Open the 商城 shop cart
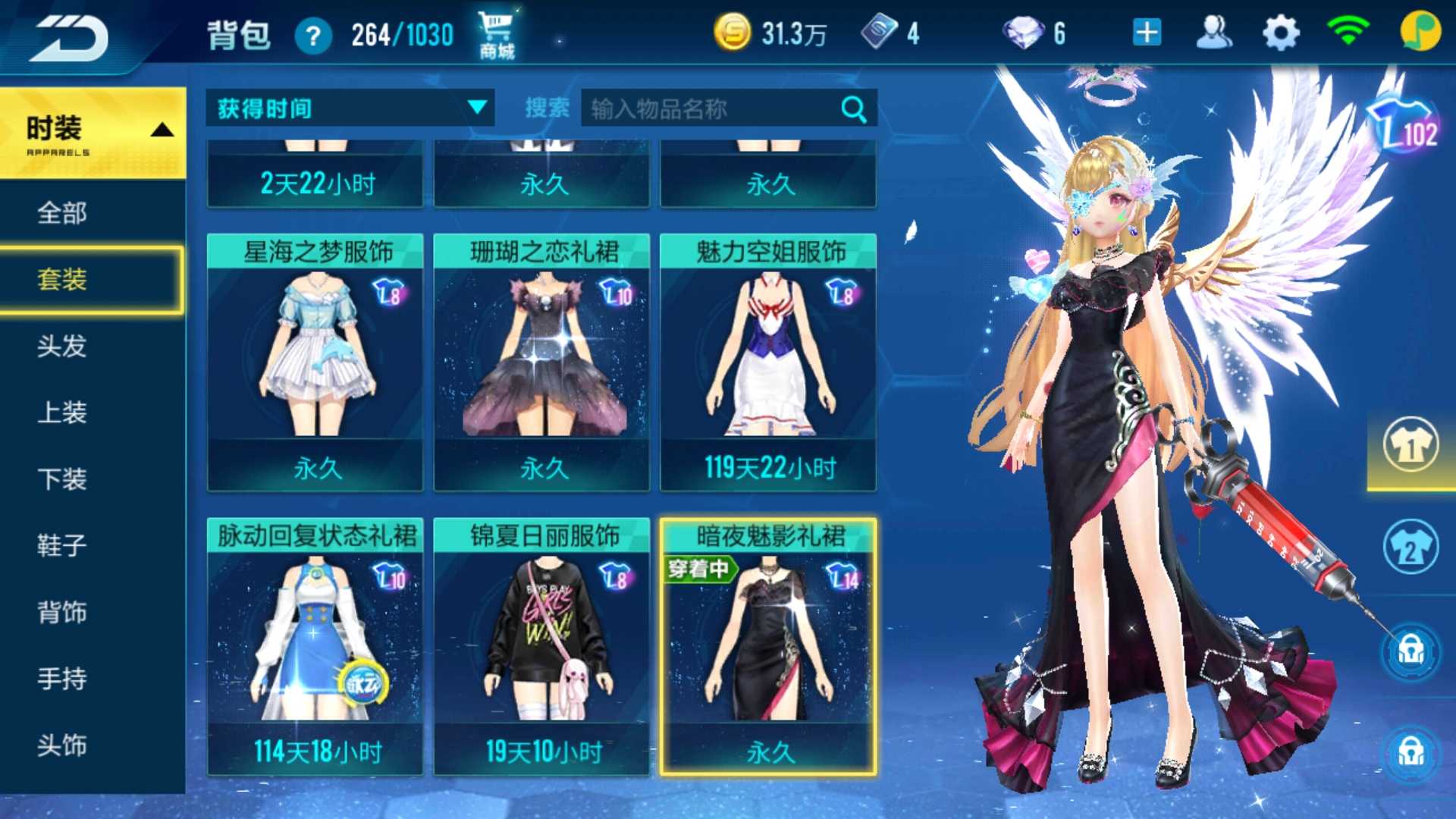 [x=496, y=34]
